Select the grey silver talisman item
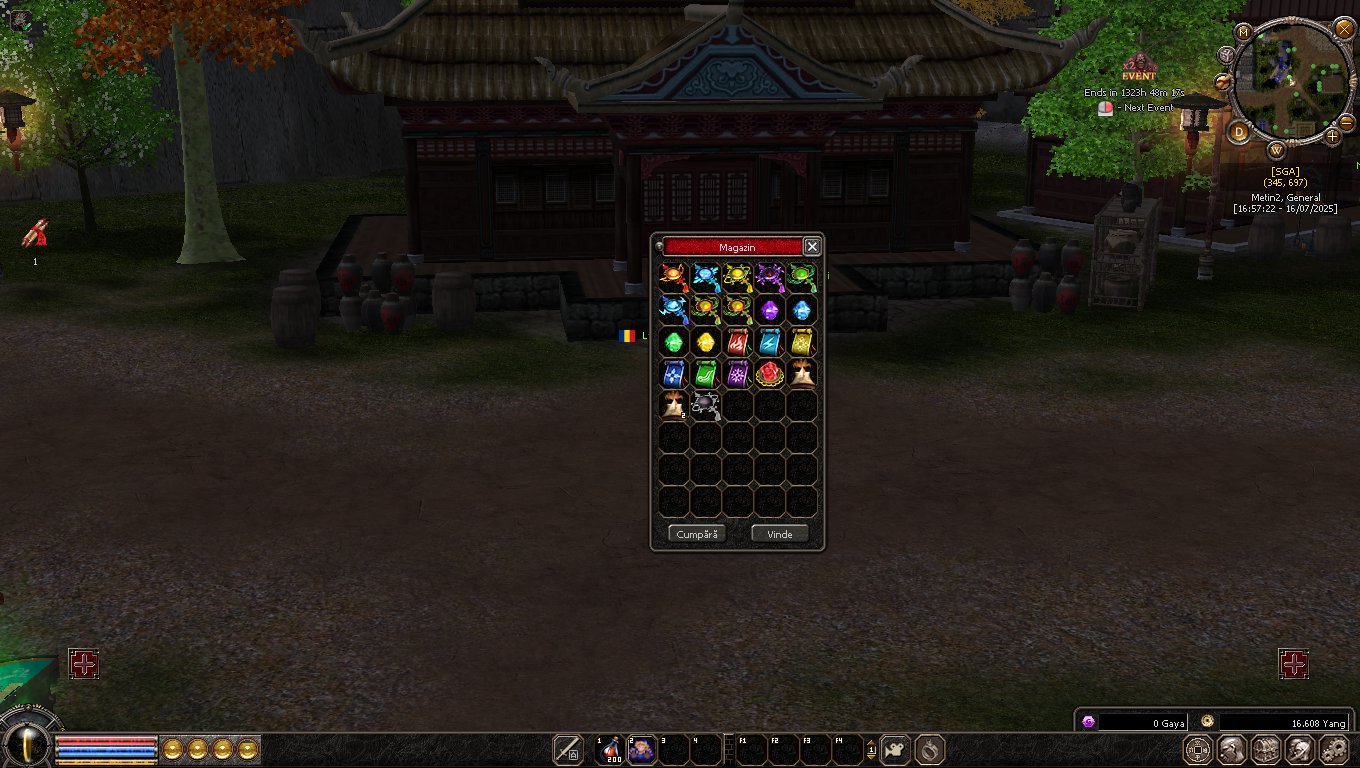 (x=706, y=405)
